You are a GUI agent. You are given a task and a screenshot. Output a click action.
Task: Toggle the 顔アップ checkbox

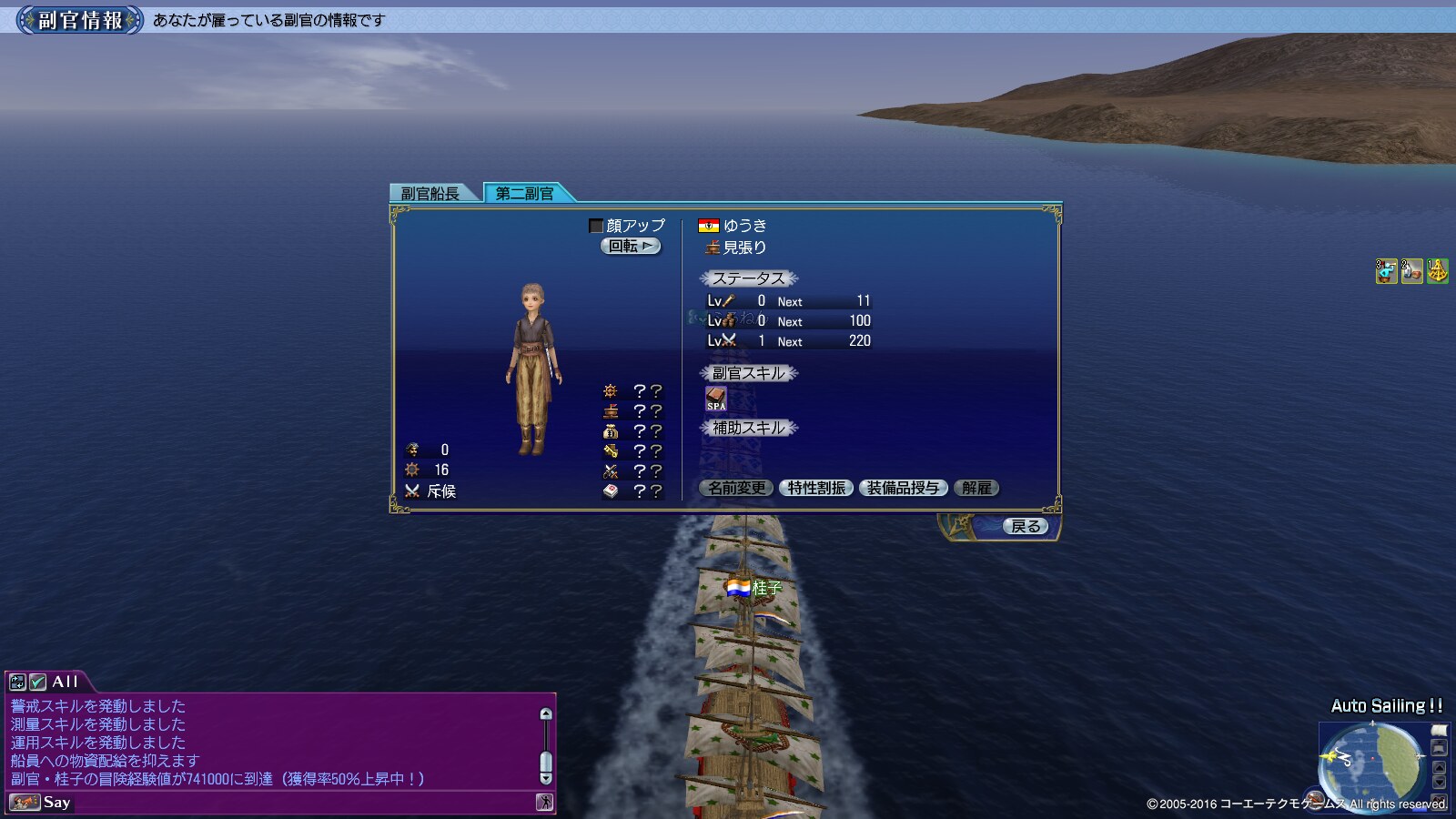(596, 226)
